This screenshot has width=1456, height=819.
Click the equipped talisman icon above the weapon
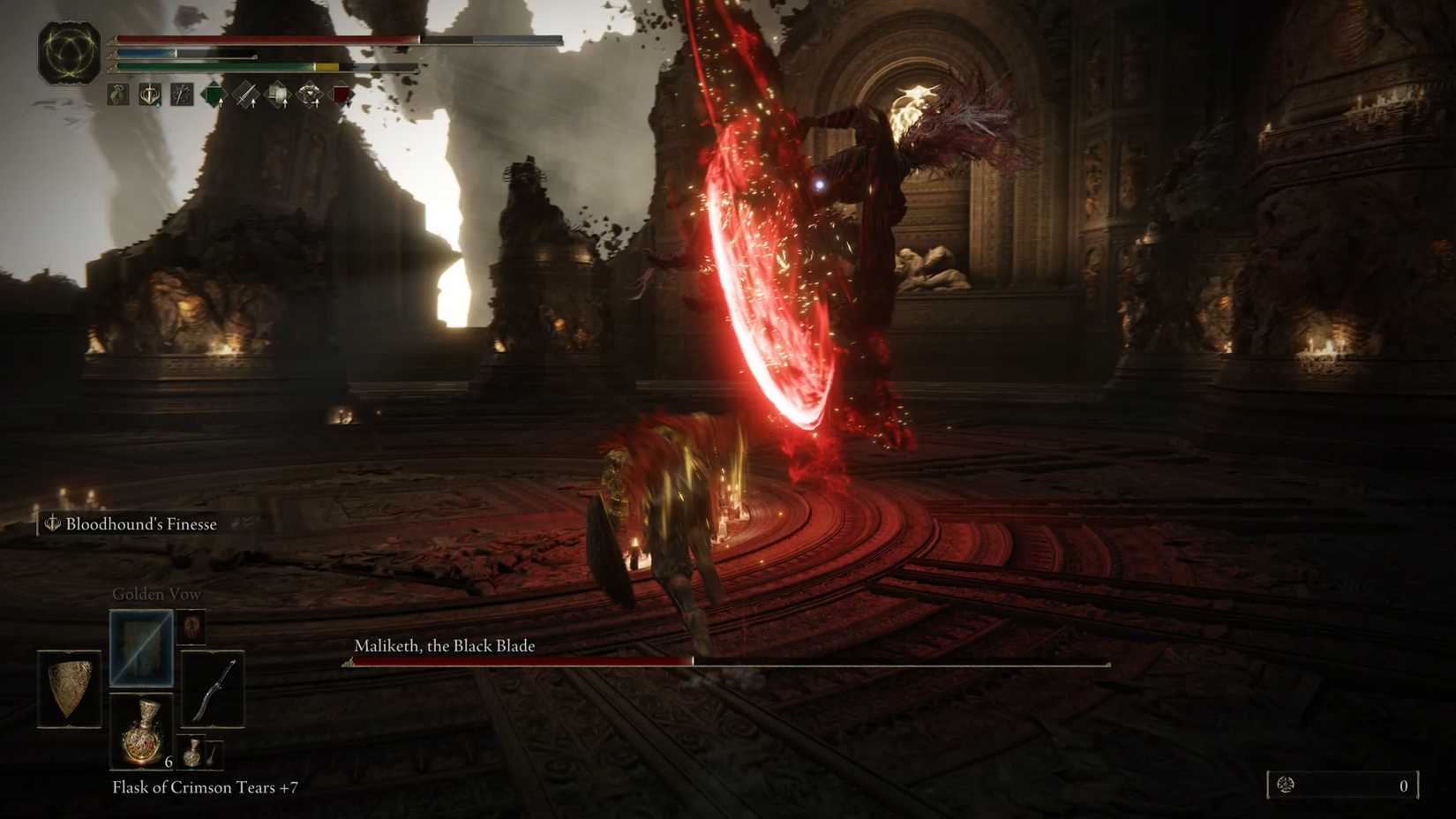tap(191, 627)
